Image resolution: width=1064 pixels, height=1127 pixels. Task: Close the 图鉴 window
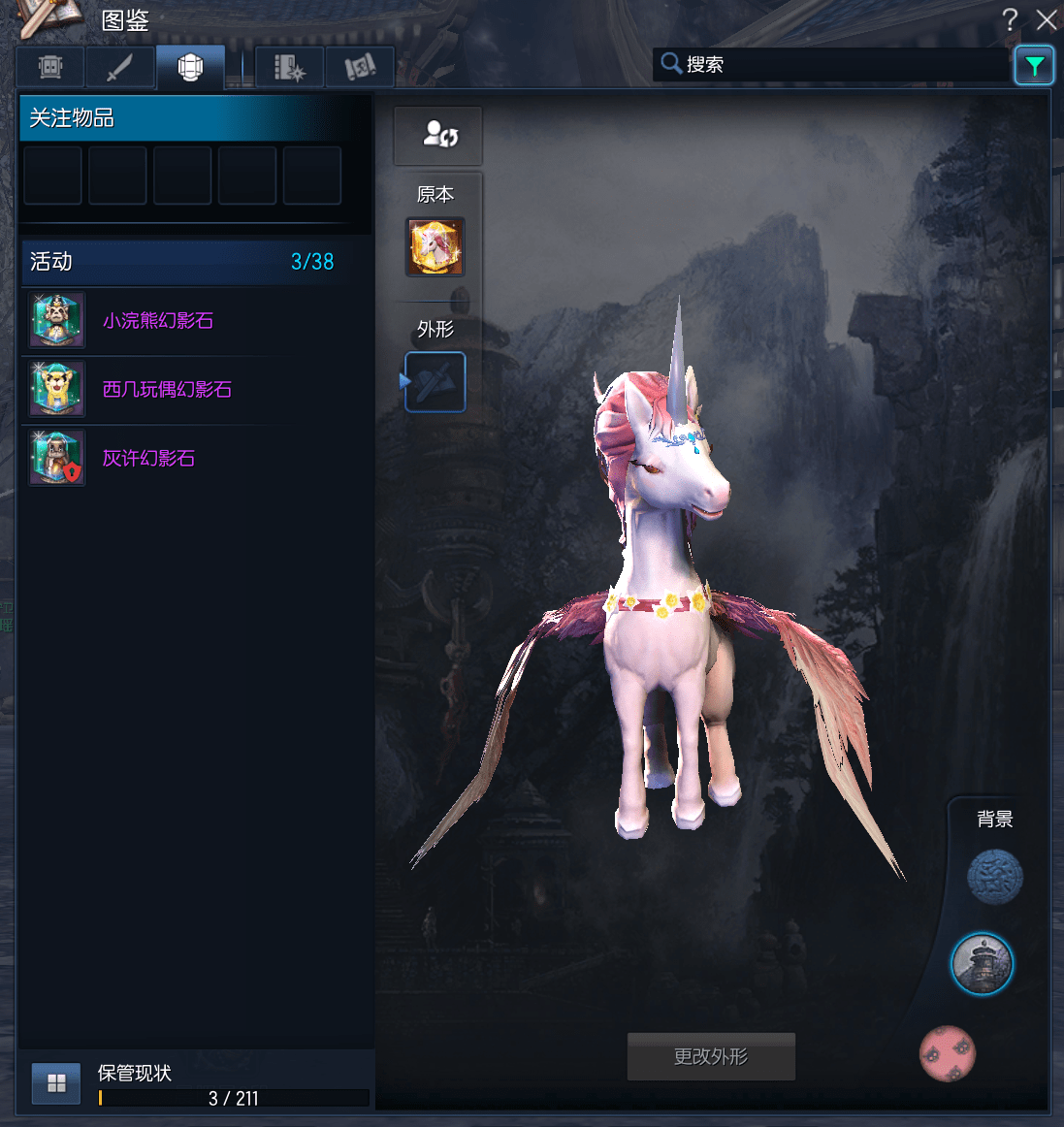[1046, 19]
